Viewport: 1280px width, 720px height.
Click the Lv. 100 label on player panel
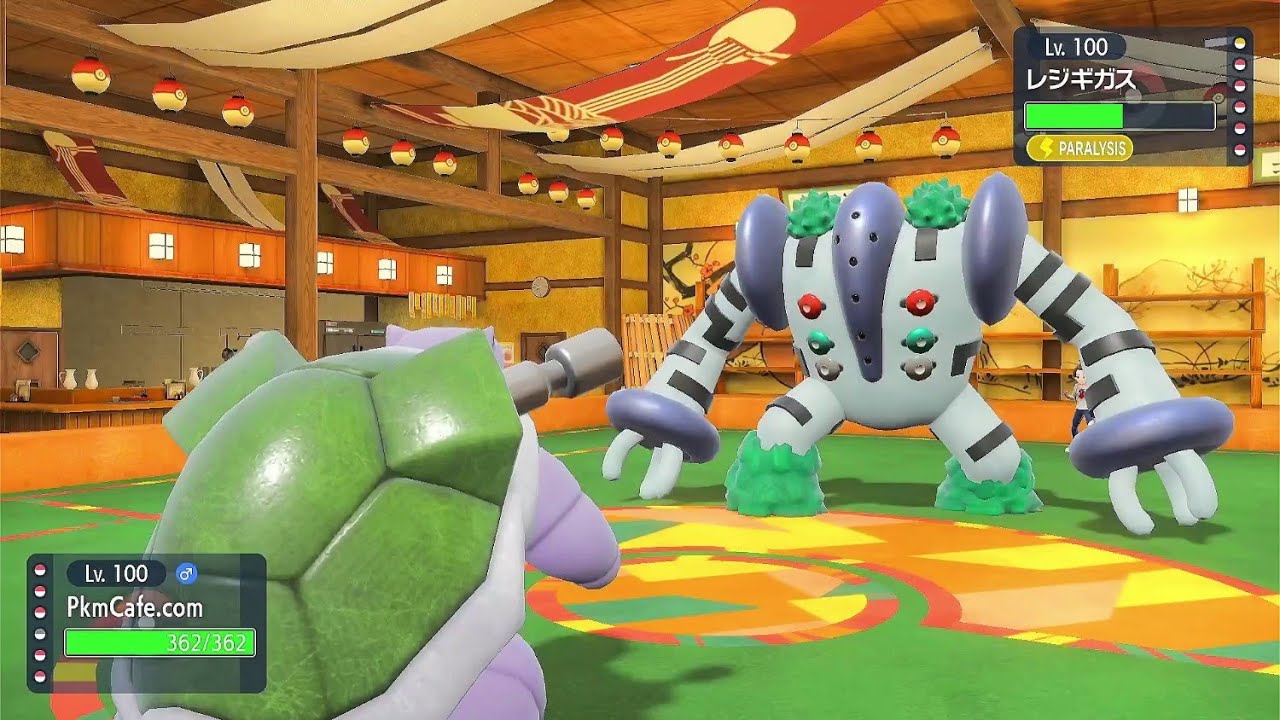point(116,574)
